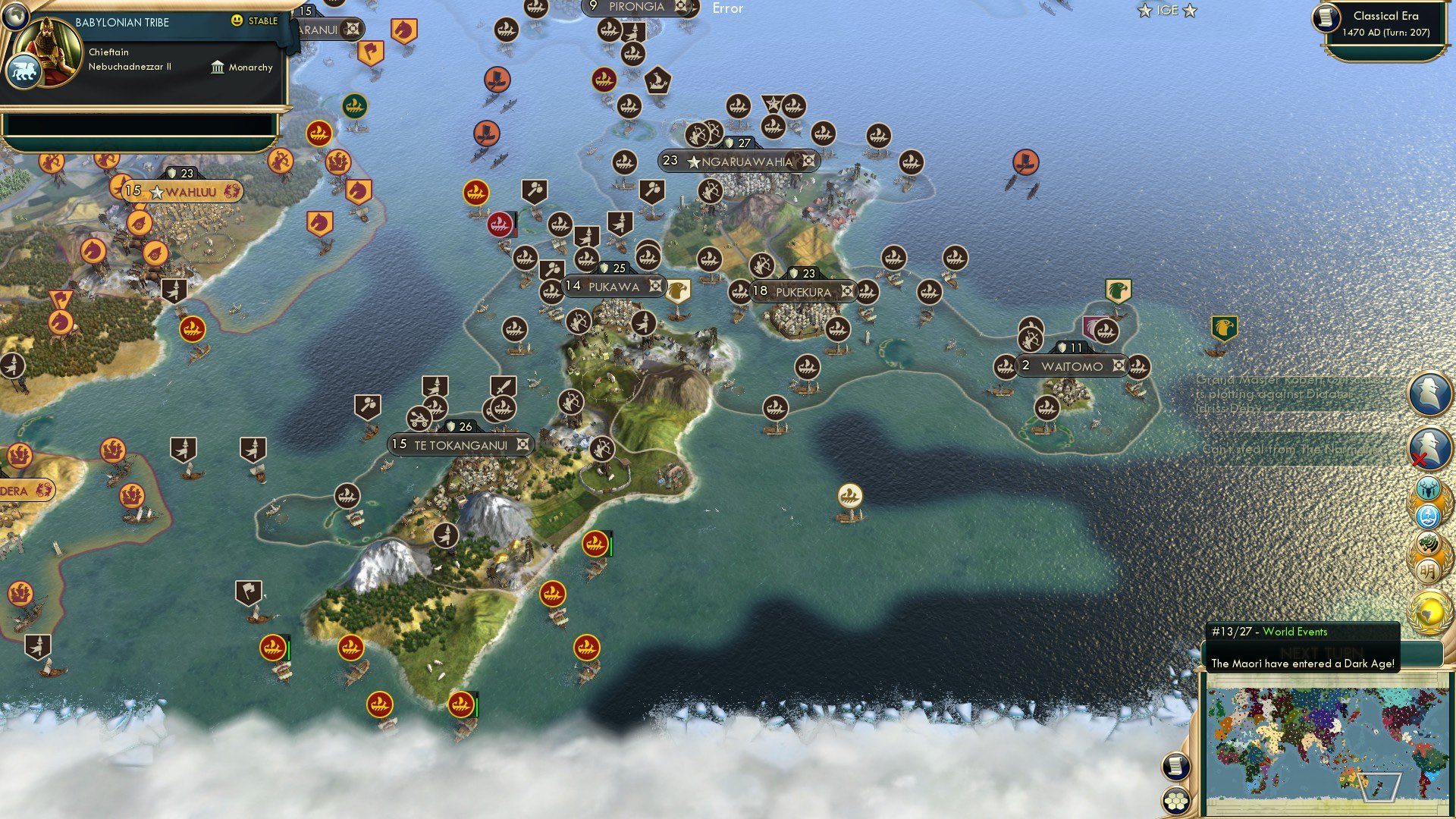This screenshot has width=1456, height=819.
Task: Expand the Ngaruawahia city banner icon
Action: [808, 161]
